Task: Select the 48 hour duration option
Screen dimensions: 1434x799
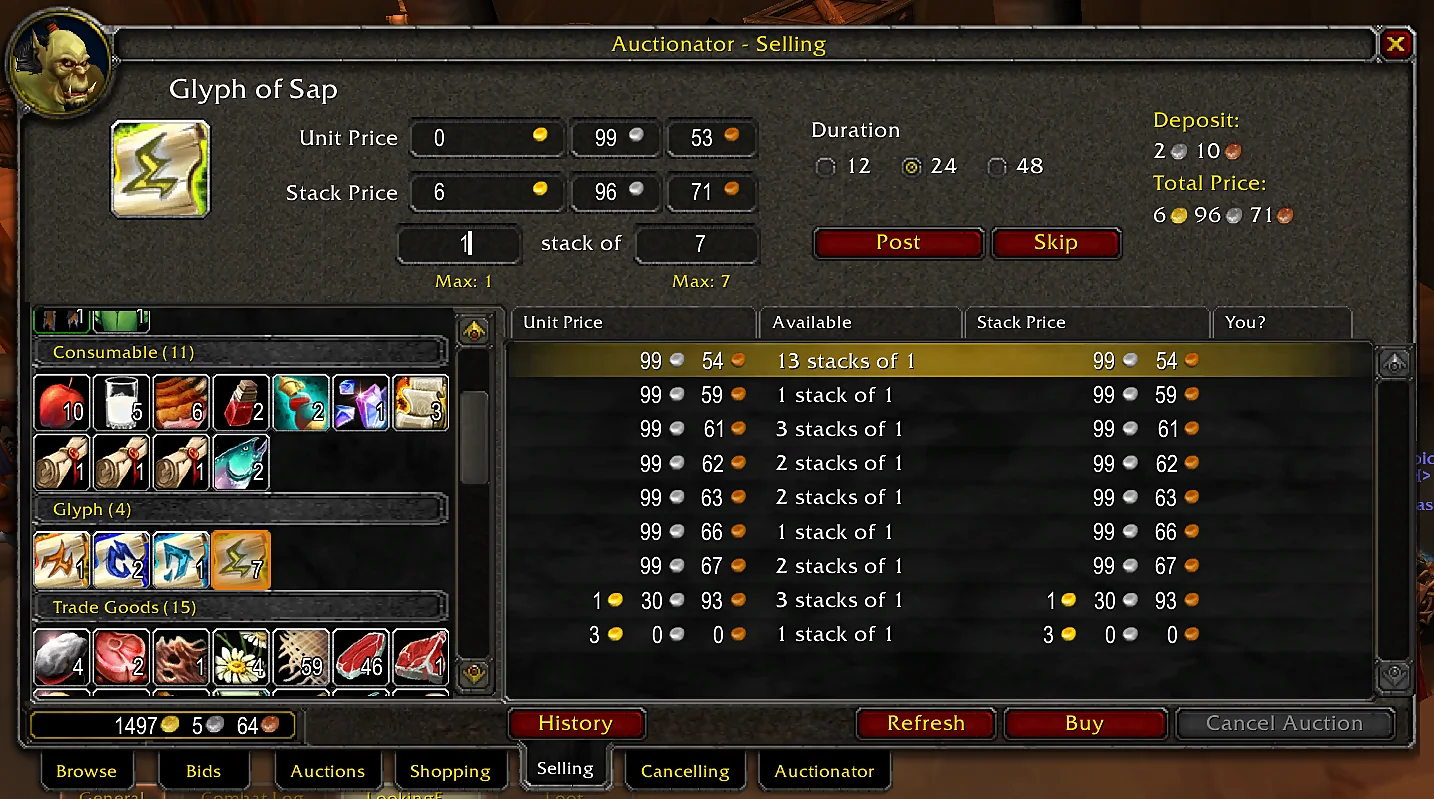Action: pos(997,167)
